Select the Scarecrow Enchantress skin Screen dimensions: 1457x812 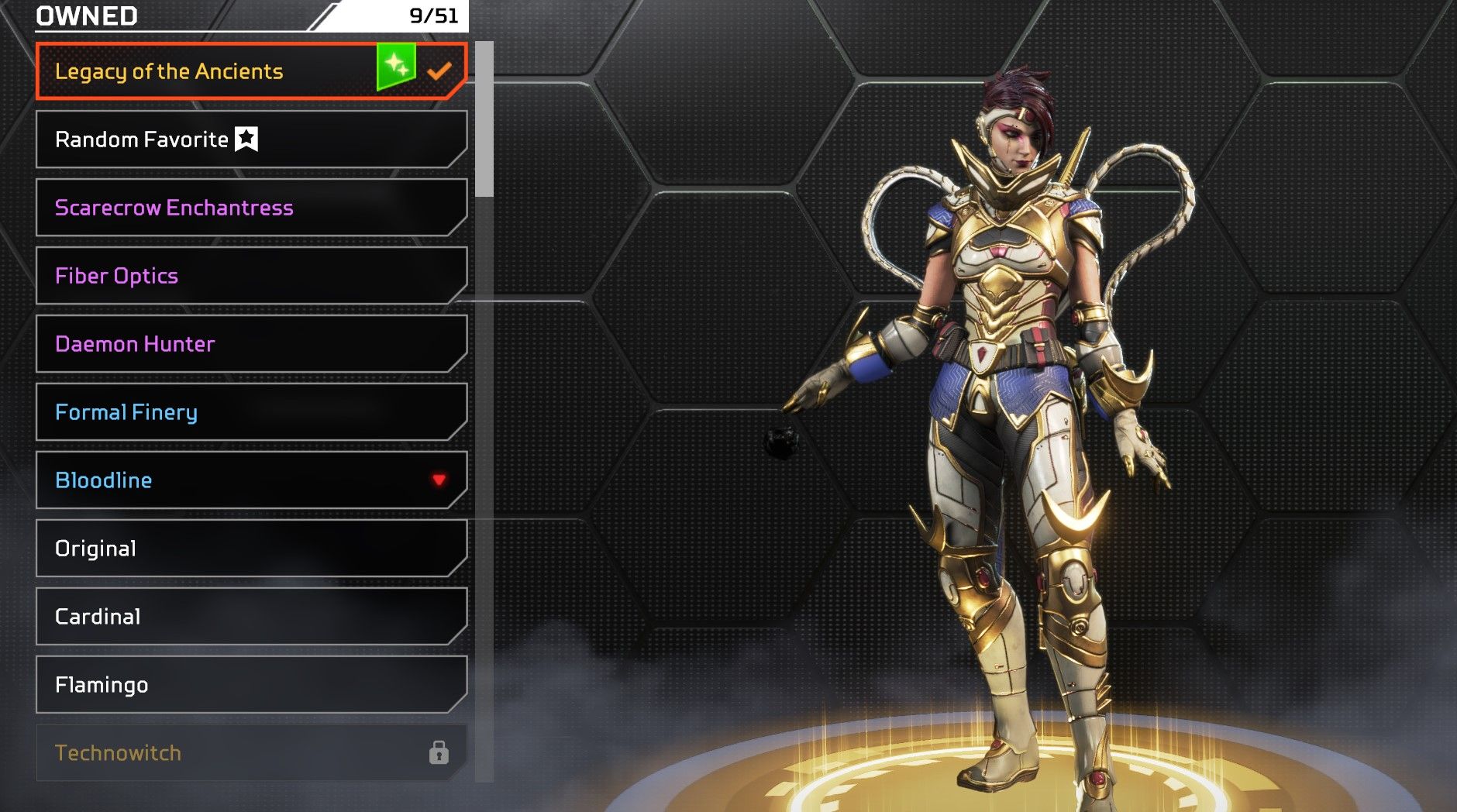pos(250,208)
